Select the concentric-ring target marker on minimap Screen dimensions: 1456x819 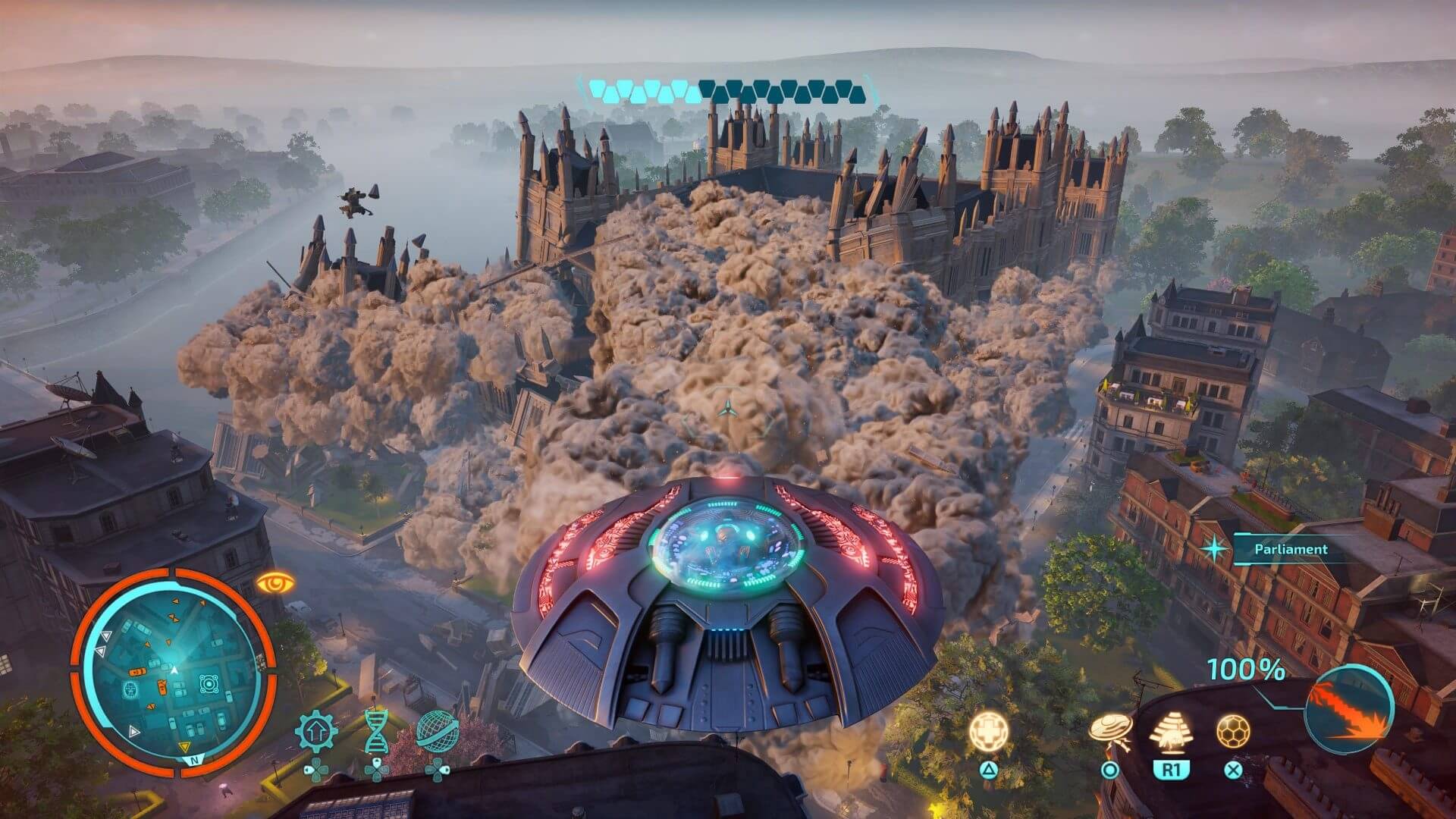click(x=209, y=684)
